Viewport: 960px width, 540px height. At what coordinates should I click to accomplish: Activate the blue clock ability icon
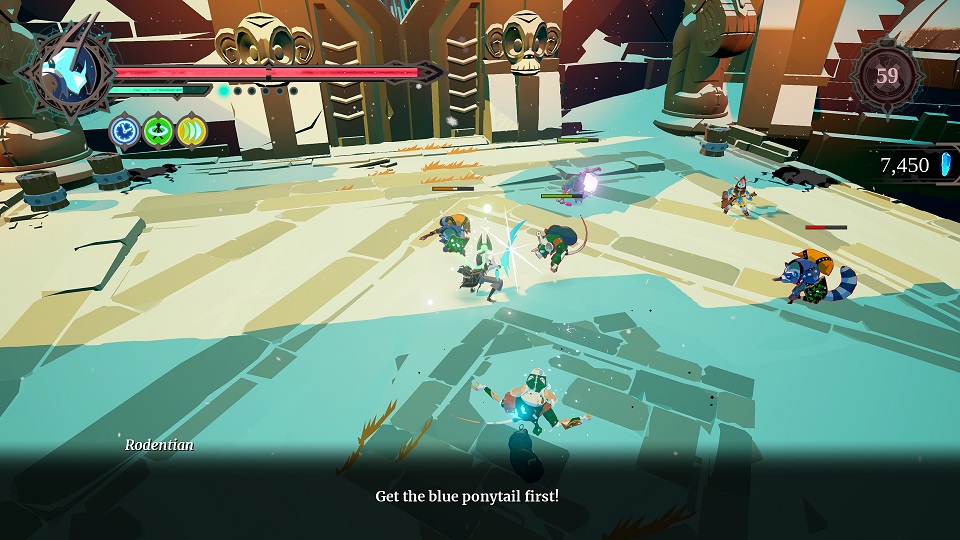point(125,130)
